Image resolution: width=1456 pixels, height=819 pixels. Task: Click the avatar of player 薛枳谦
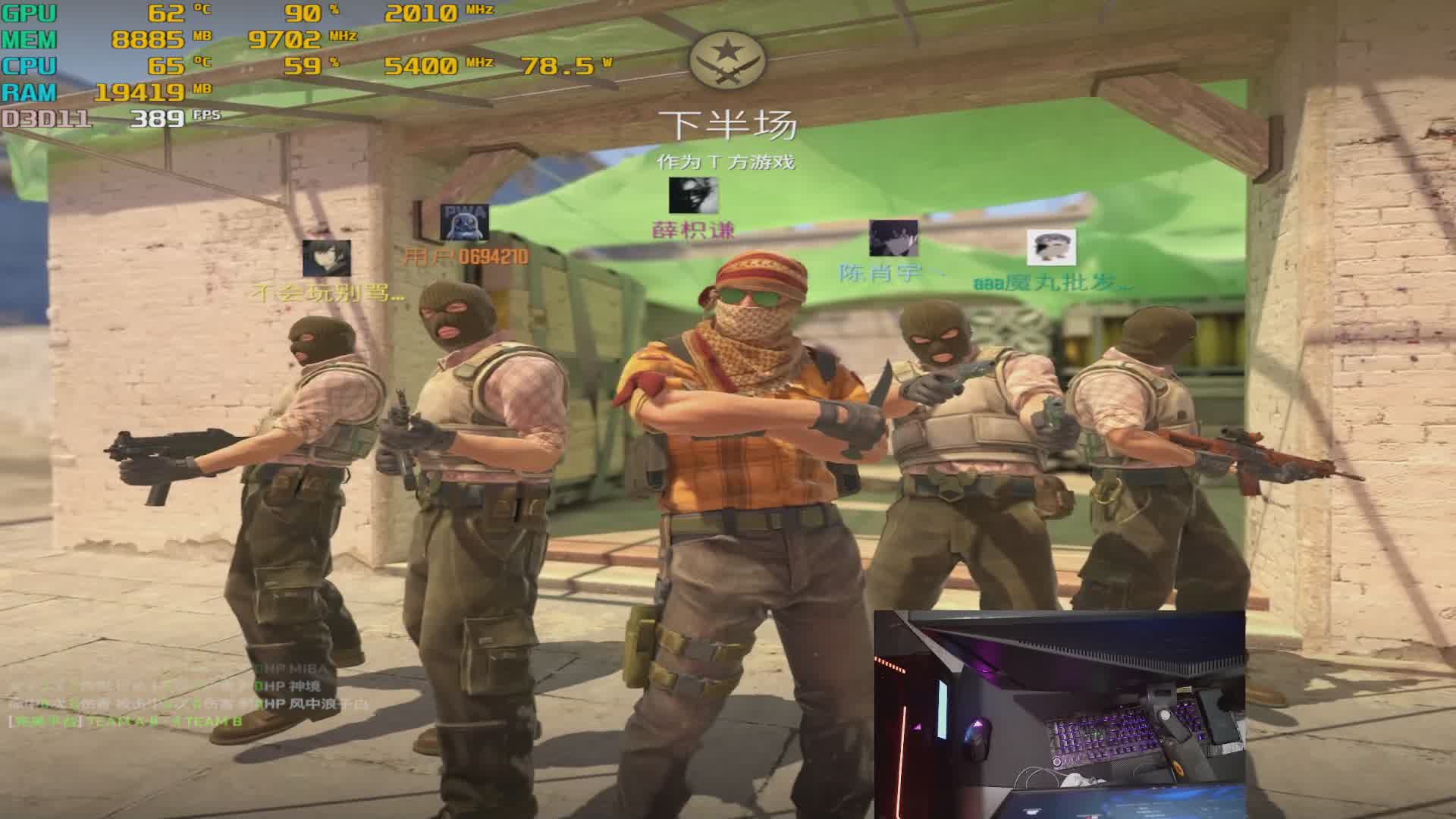693,196
